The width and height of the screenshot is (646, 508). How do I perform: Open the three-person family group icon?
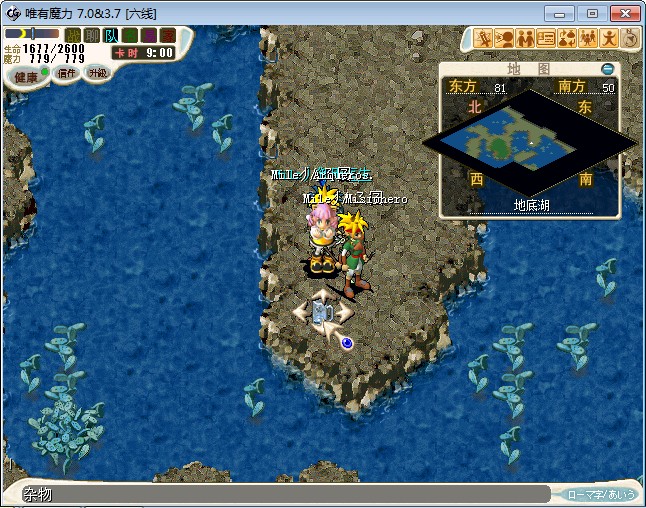tap(588, 39)
